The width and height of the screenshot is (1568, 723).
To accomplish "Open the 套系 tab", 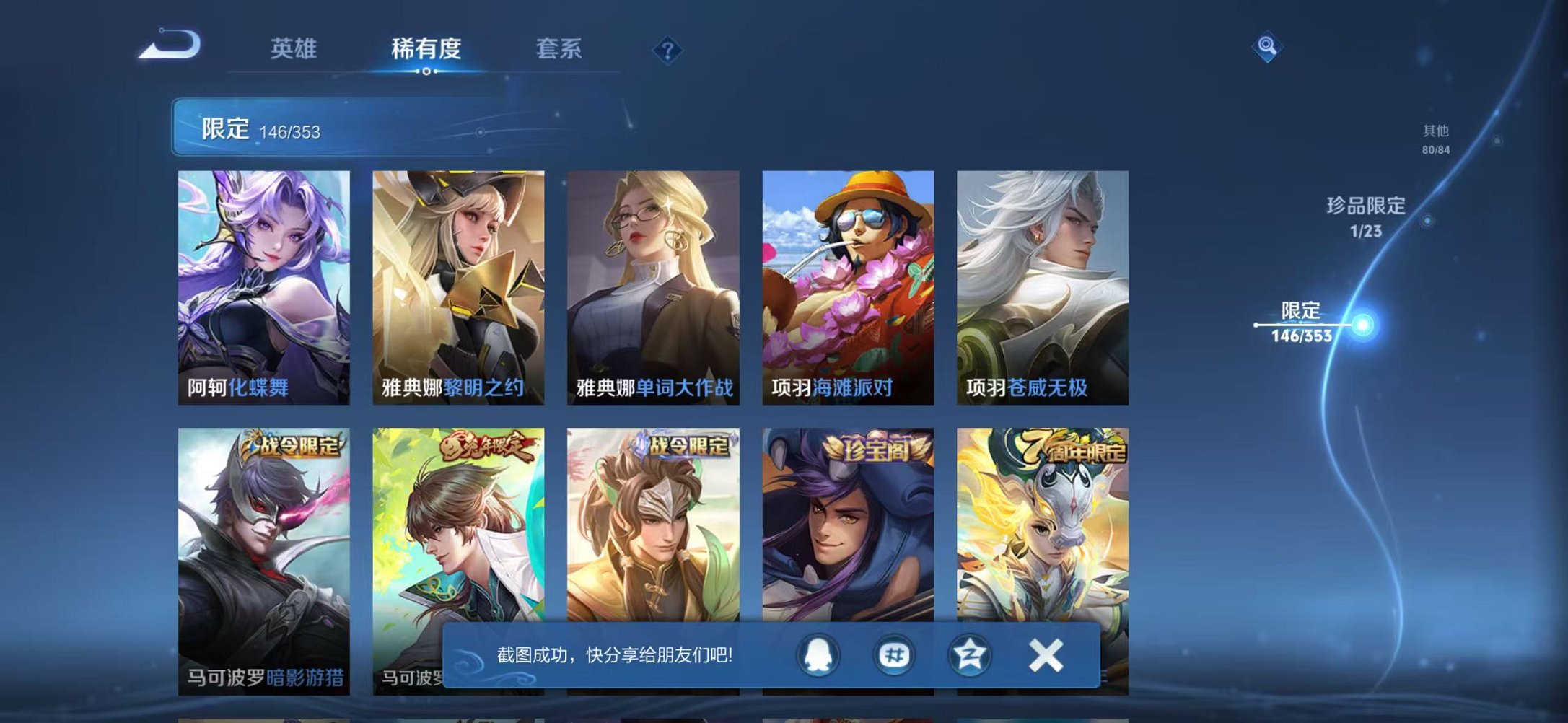I will 559,48.
